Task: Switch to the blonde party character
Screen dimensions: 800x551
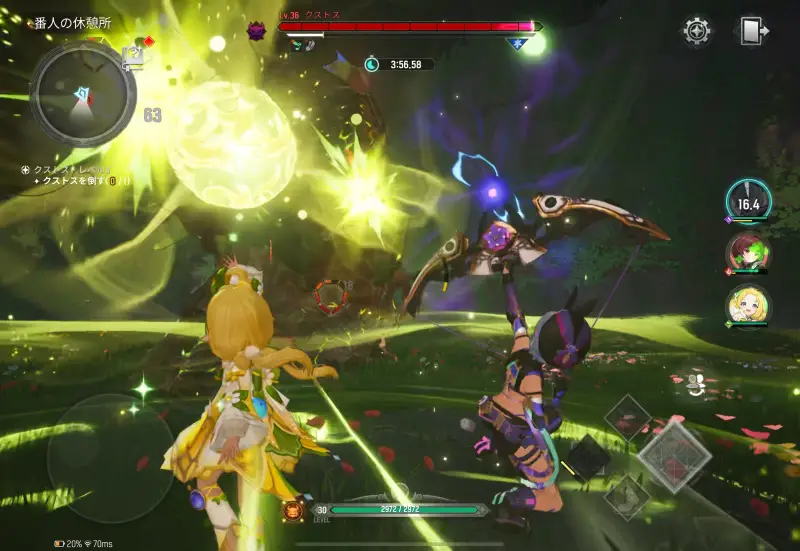Action: click(745, 305)
